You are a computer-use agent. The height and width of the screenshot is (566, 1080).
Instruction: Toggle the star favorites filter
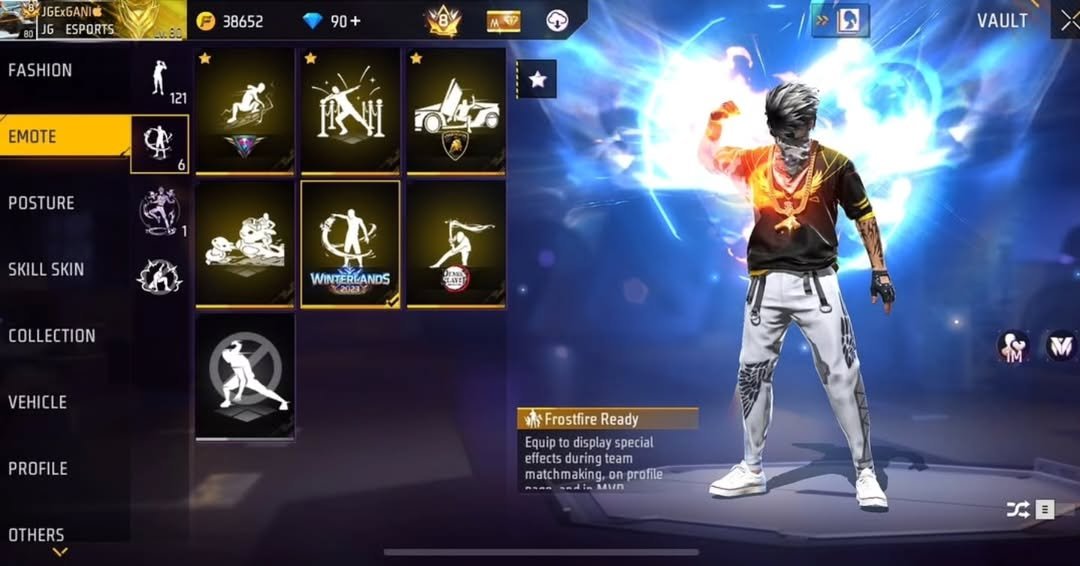tap(537, 79)
